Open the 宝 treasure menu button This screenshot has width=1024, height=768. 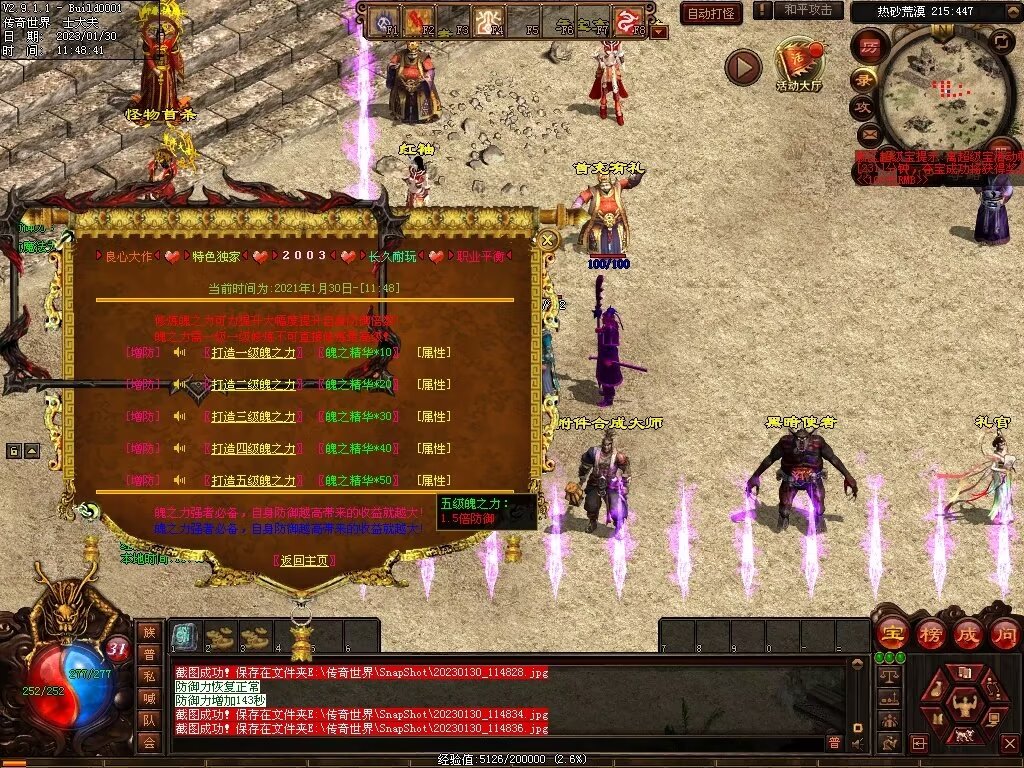(x=891, y=634)
